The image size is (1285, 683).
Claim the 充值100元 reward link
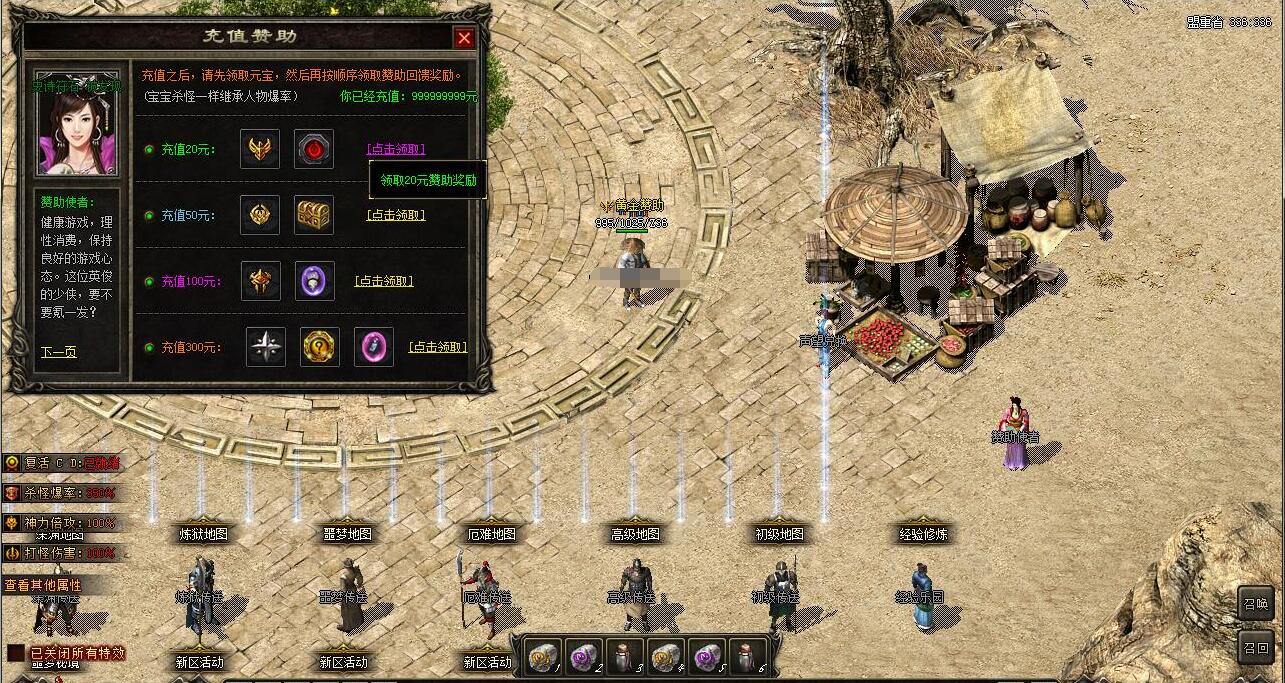[x=384, y=281]
